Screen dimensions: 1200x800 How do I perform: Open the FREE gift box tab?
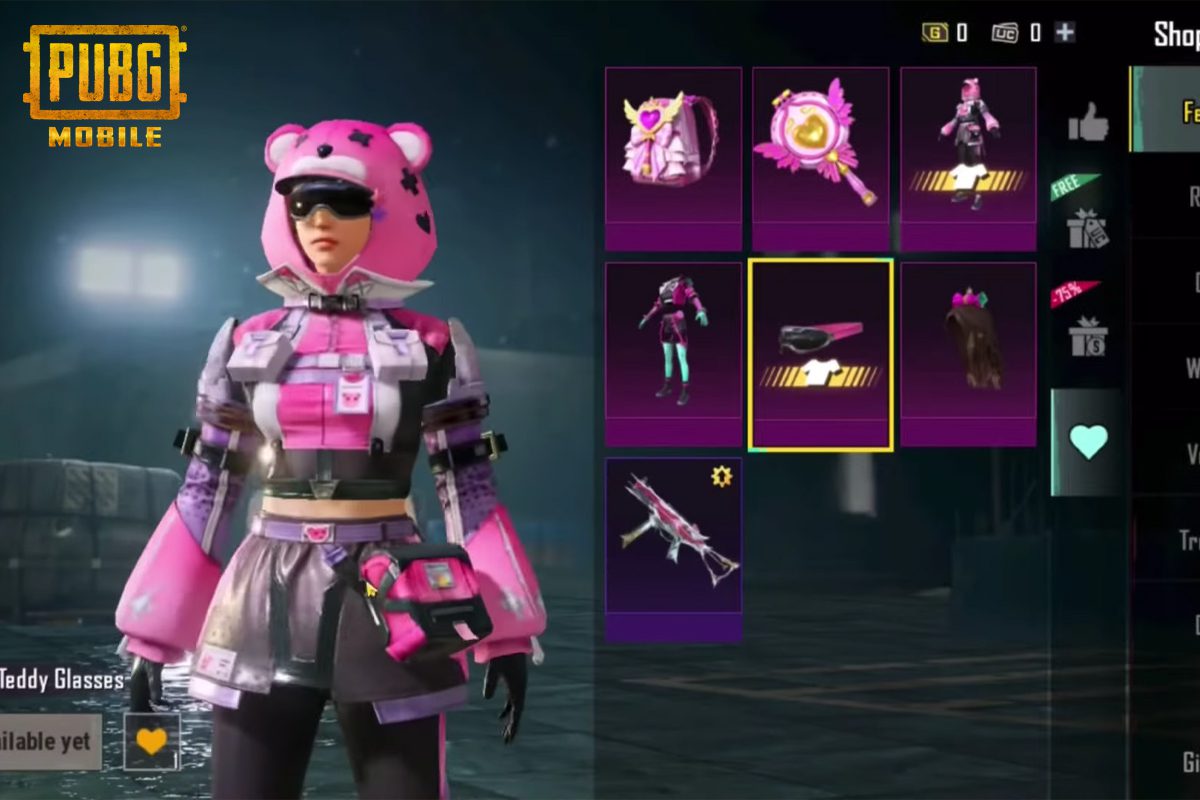(x=1086, y=222)
